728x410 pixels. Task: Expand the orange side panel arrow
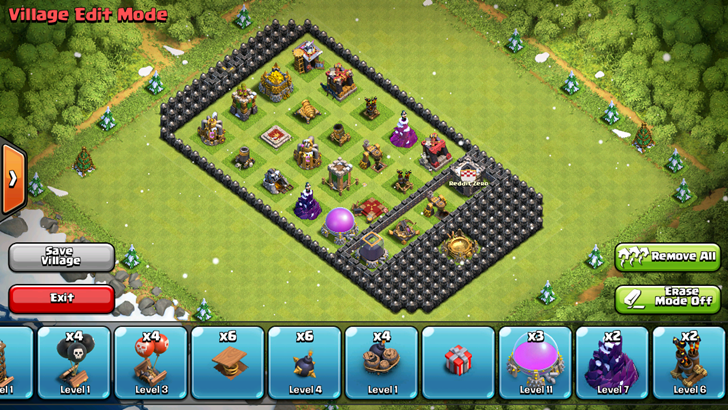pyautogui.click(x=12, y=179)
